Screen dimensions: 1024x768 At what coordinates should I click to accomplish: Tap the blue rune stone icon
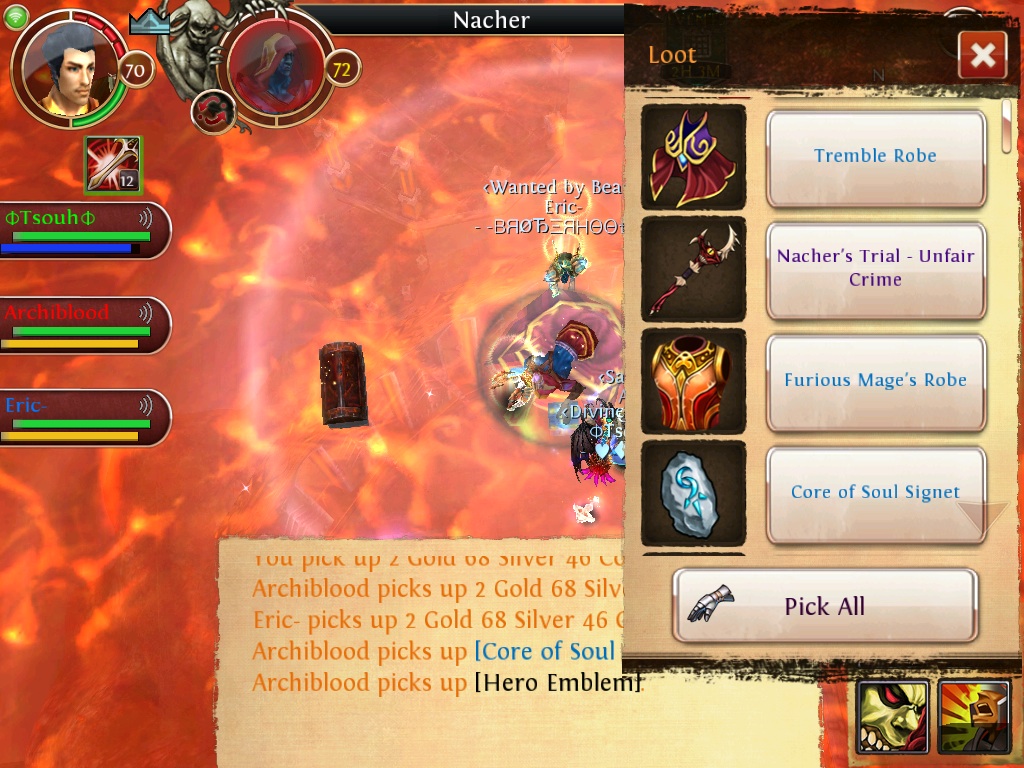coord(693,492)
